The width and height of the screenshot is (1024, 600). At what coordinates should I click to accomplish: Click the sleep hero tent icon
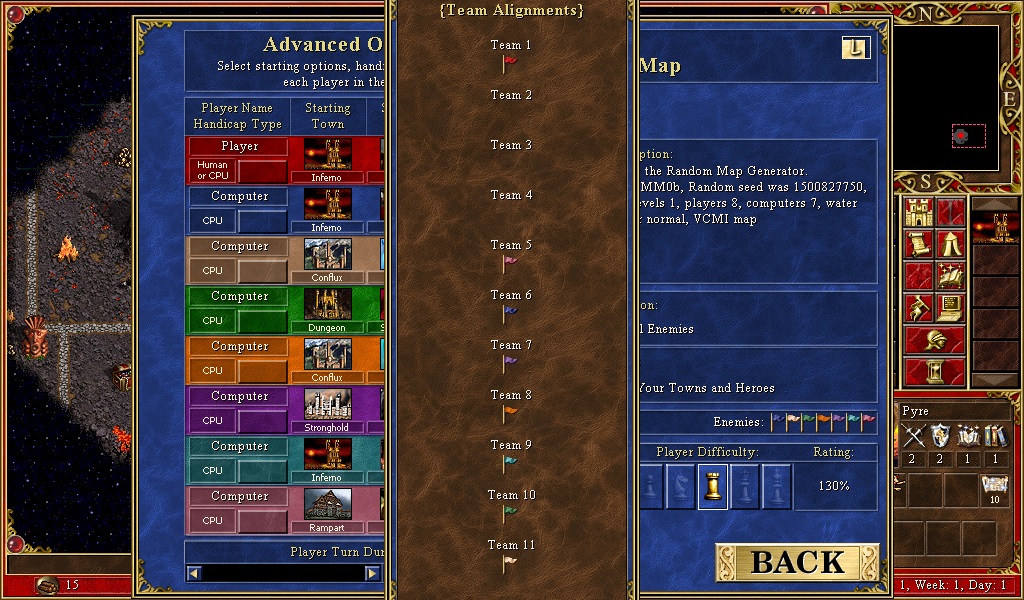950,244
